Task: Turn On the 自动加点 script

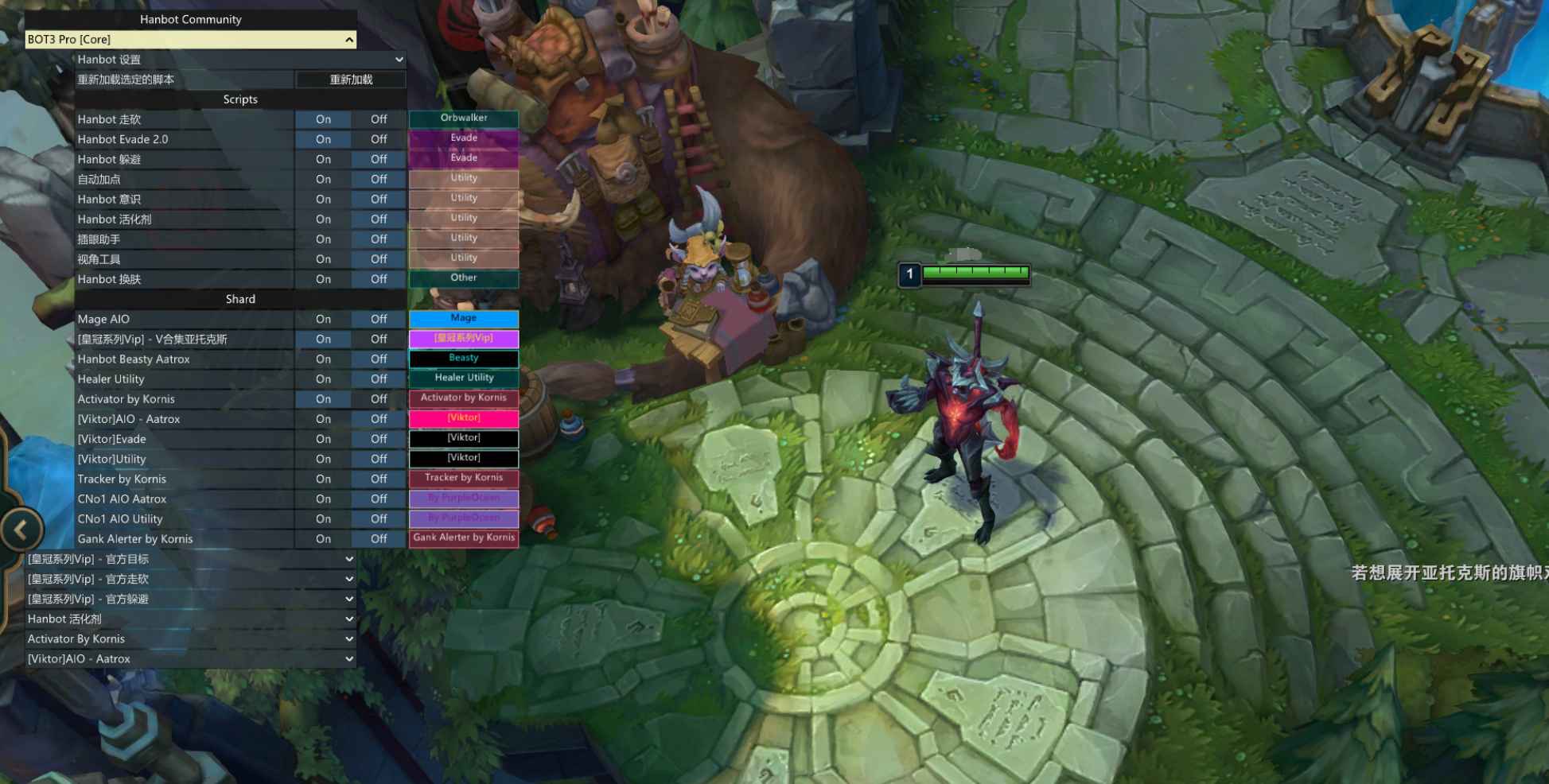Action: pyautogui.click(x=323, y=179)
